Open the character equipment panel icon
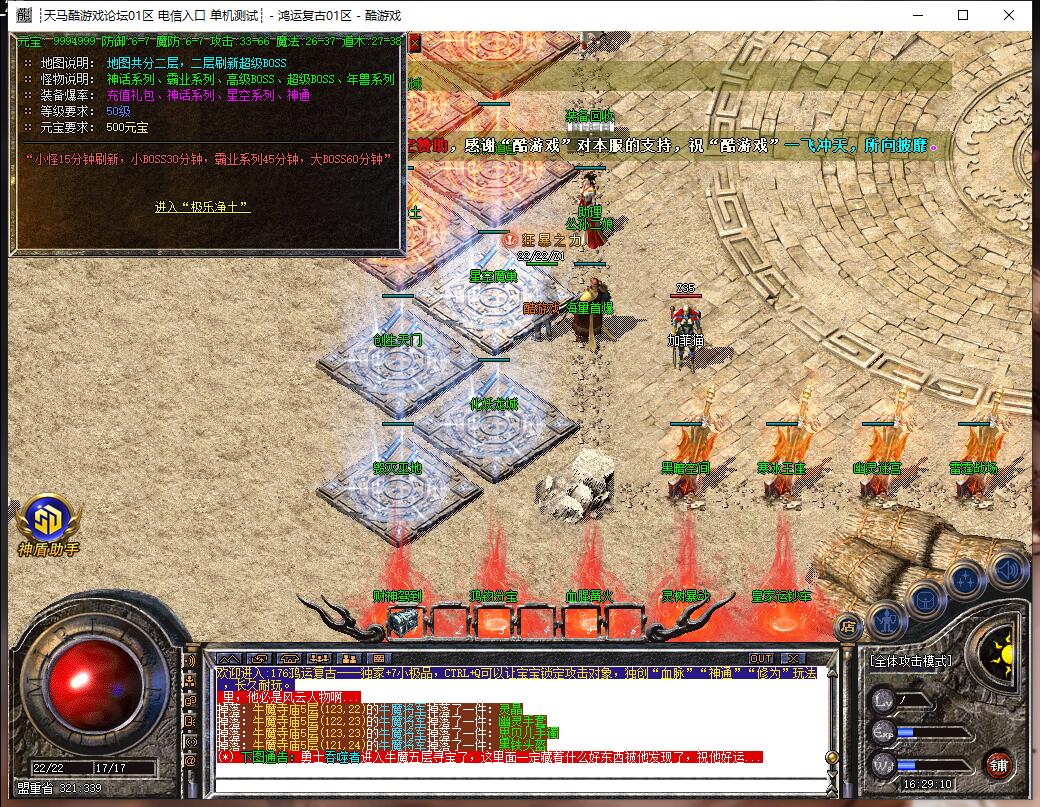The width and height of the screenshot is (1040, 807). [886, 620]
